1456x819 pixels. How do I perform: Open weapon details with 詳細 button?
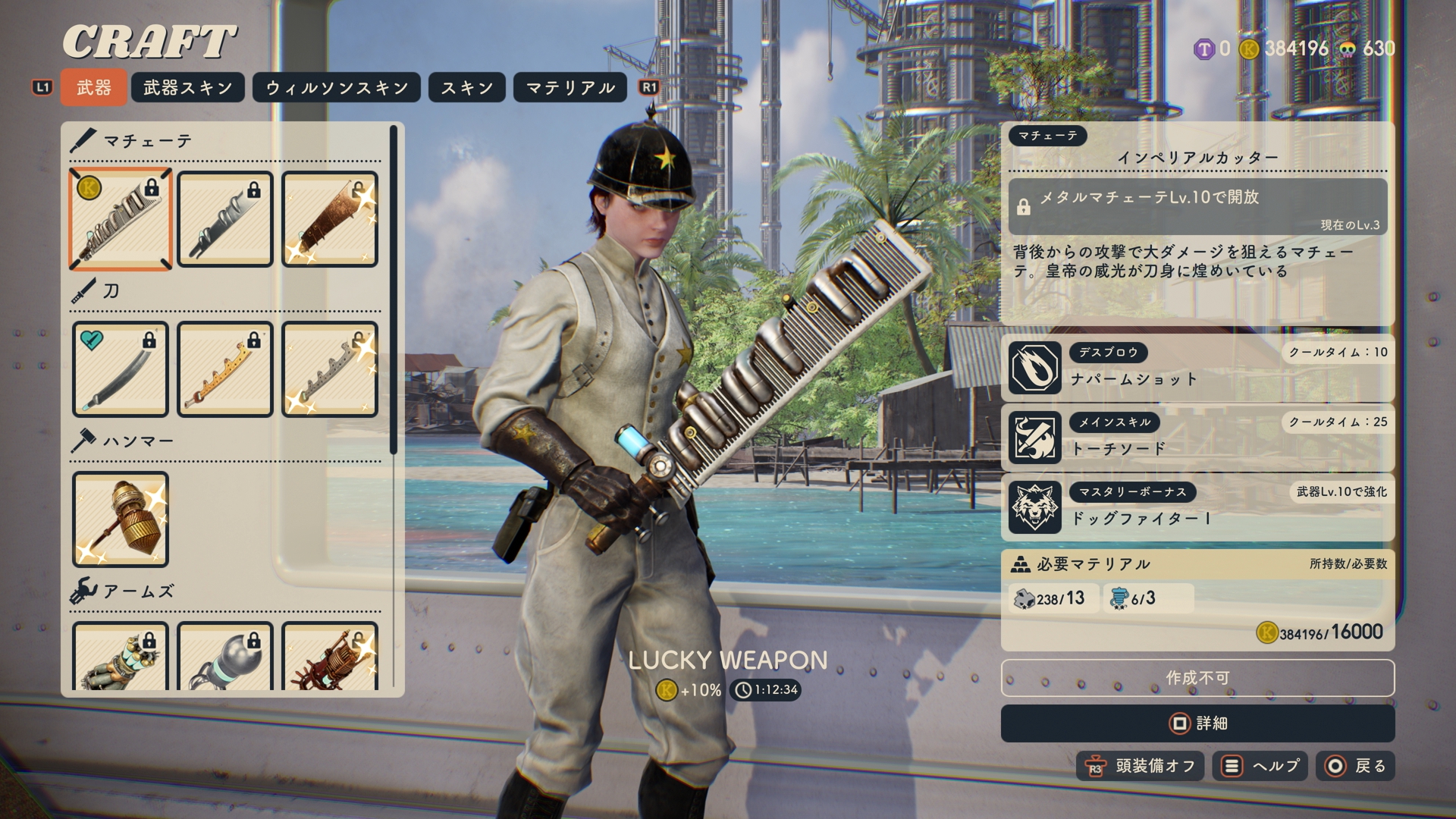coord(1197,723)
